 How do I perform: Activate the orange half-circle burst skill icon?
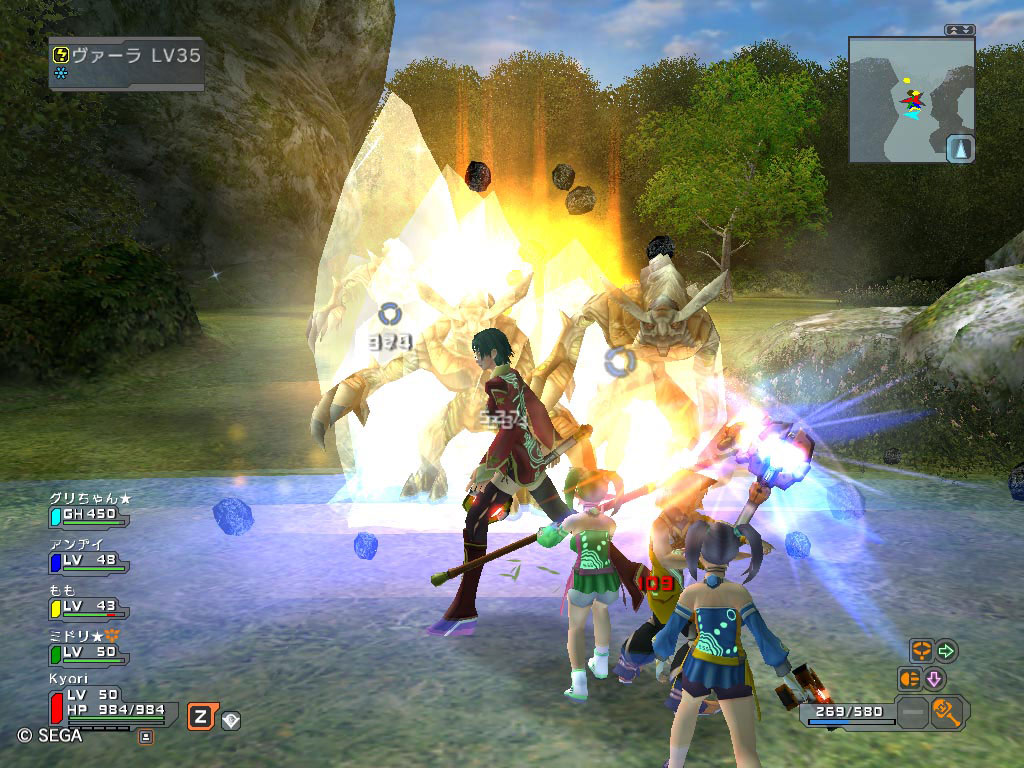pos(909,679)
